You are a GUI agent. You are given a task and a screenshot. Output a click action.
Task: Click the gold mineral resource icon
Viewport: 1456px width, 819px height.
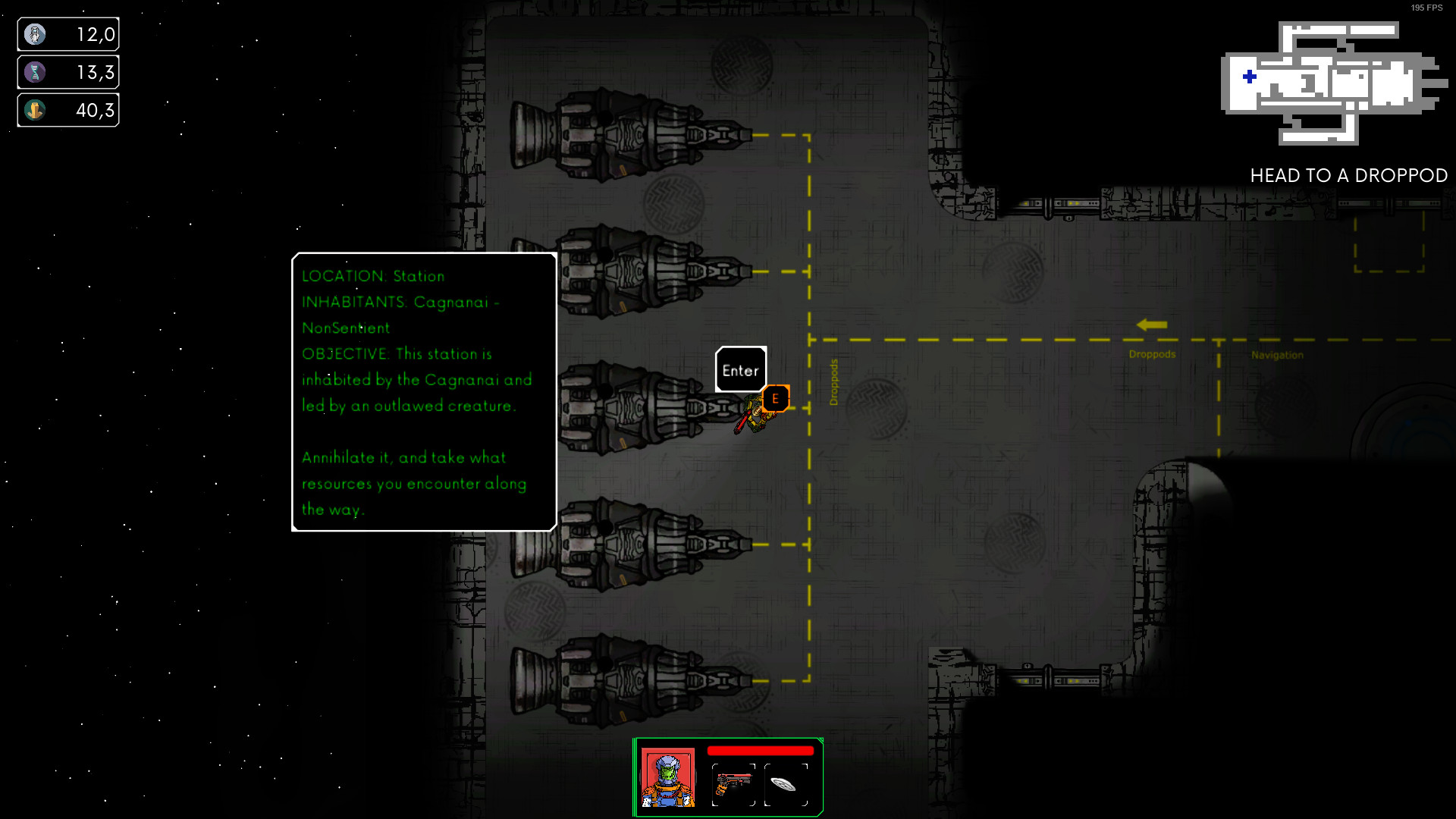click(35, 109)
